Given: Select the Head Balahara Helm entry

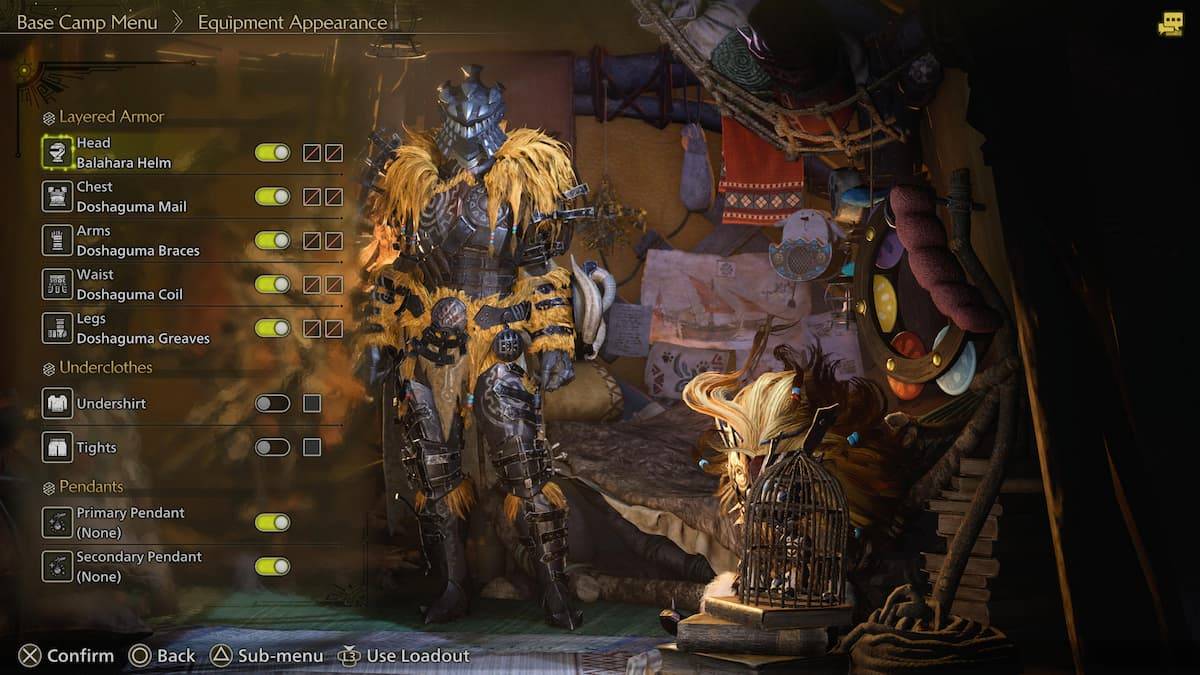Looking at the screenshot, I should (x=123, y=153).
